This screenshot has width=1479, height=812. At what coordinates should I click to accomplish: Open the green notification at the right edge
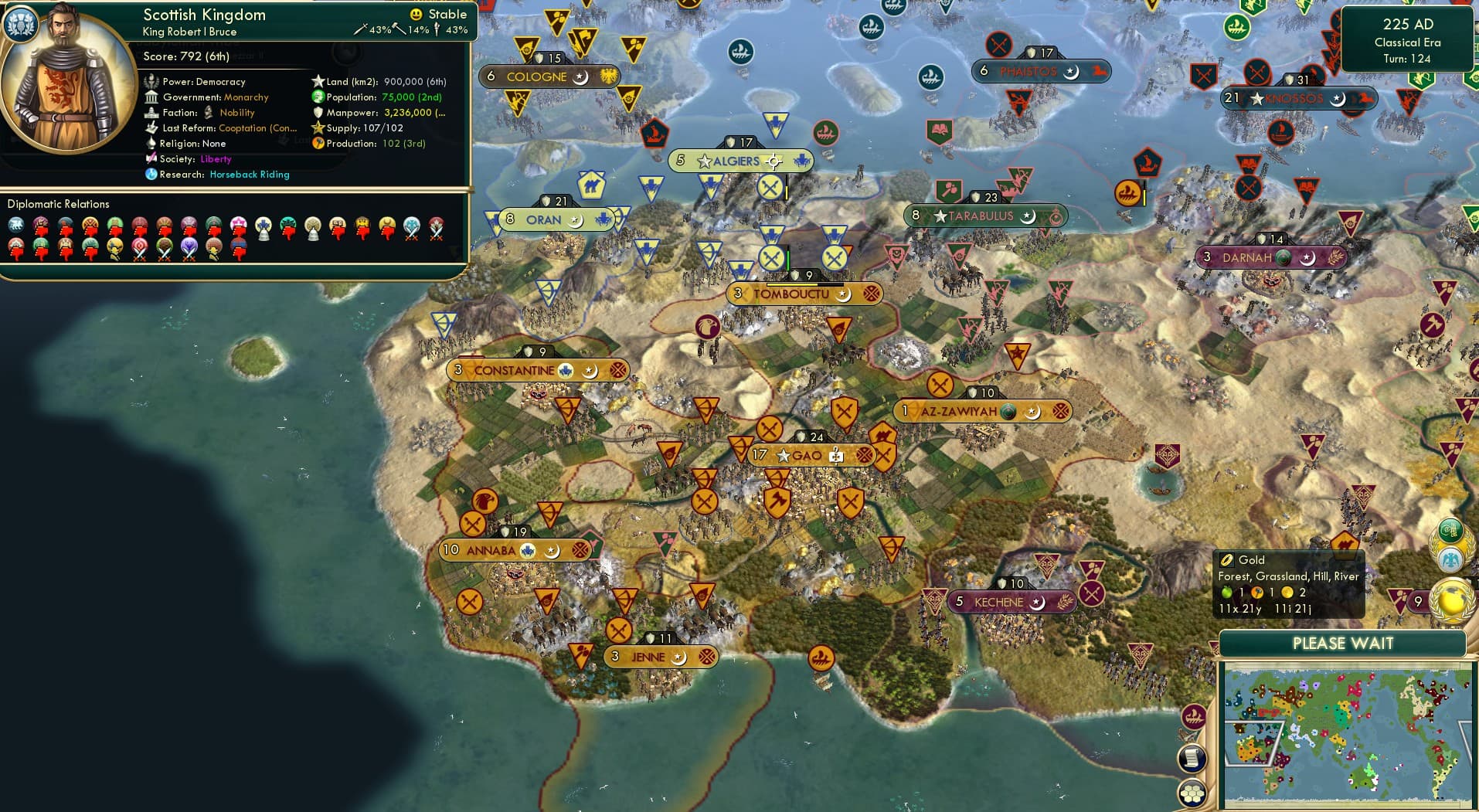tap(1449, 530)
